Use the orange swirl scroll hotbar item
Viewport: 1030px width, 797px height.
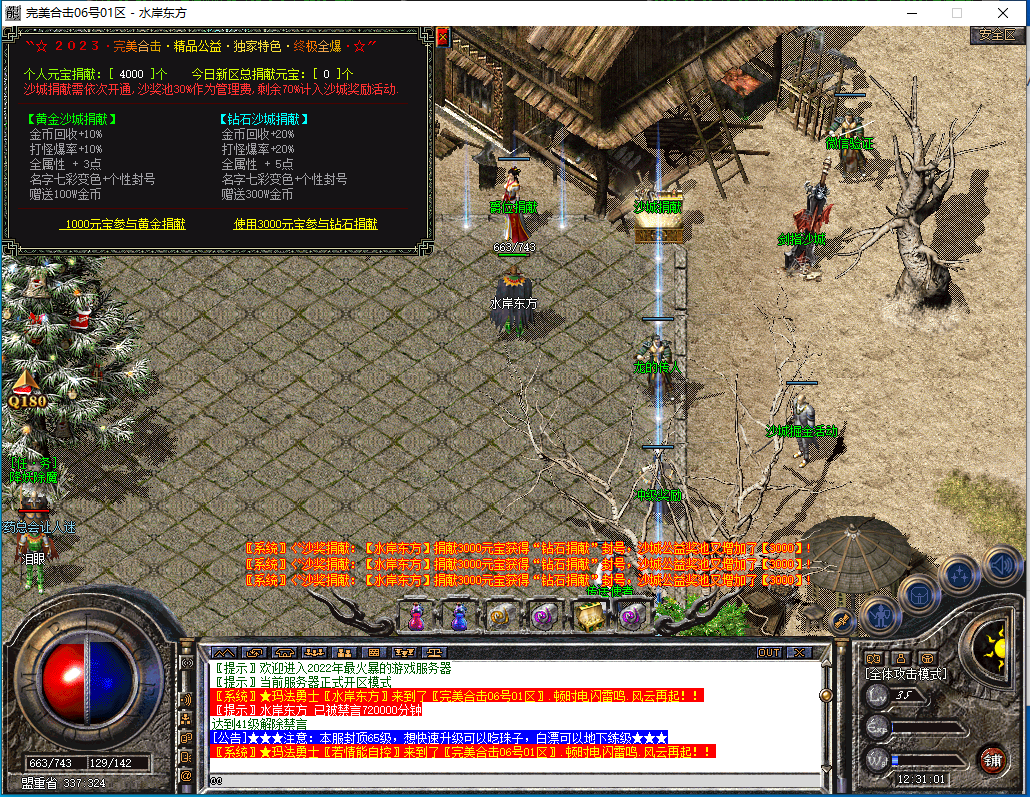click(501, 616)
